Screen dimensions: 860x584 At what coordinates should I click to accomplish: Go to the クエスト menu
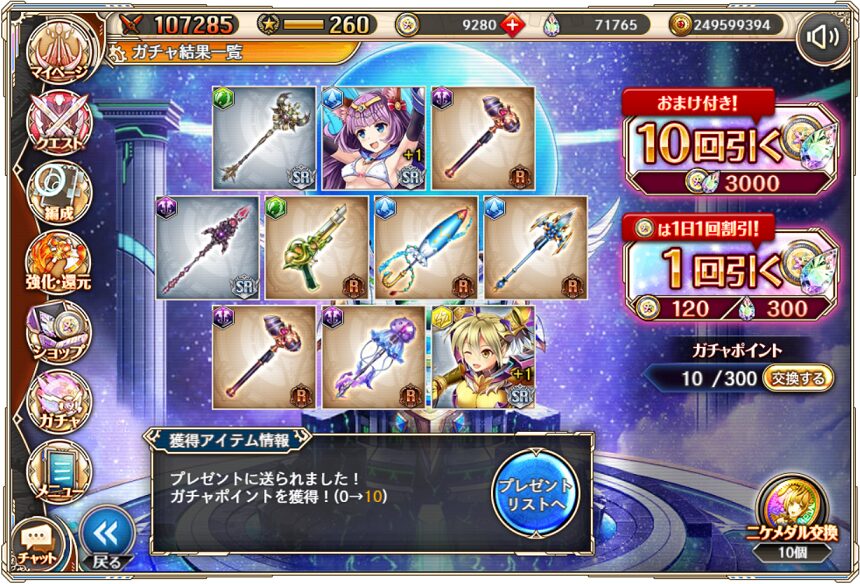pyautogui.click(x=57, y=124)
